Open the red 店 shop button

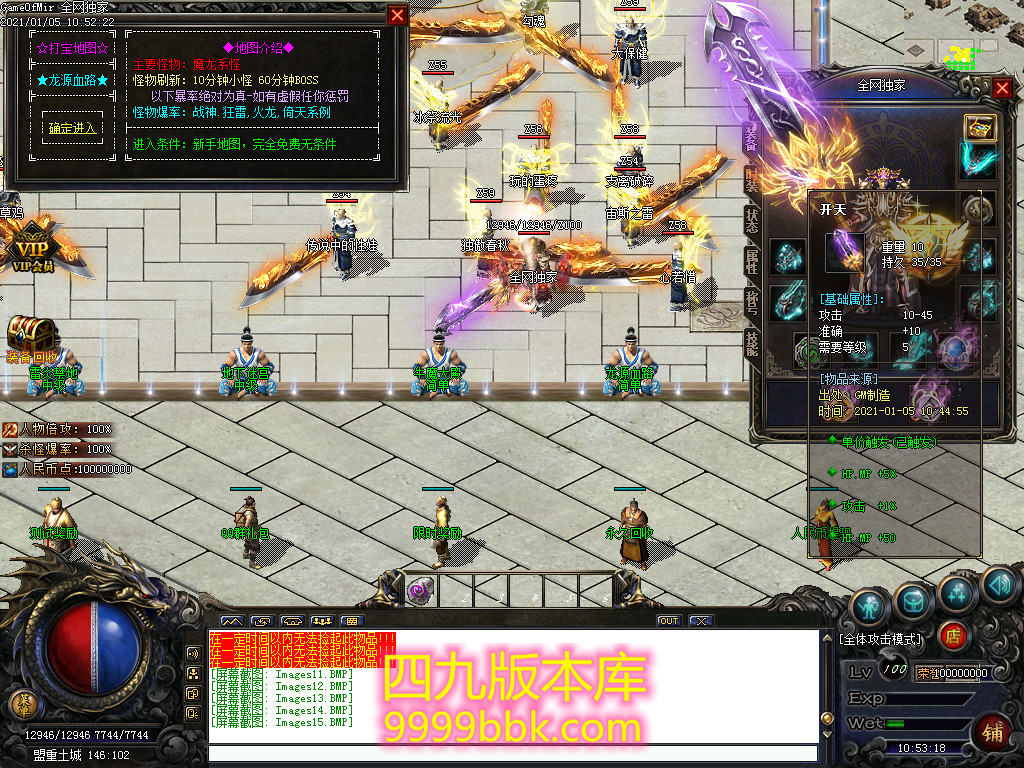[952, 635]
